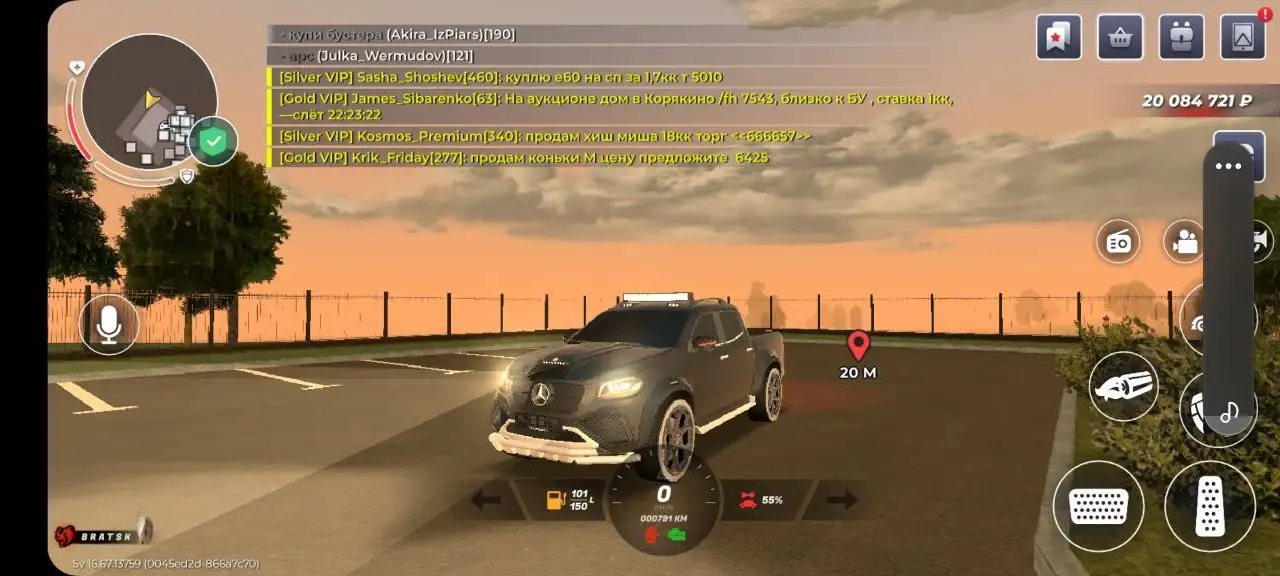Viewport: 1280px width, 576px height.
Task: Open the starred bookmark menu icon
Action: 1059,37
